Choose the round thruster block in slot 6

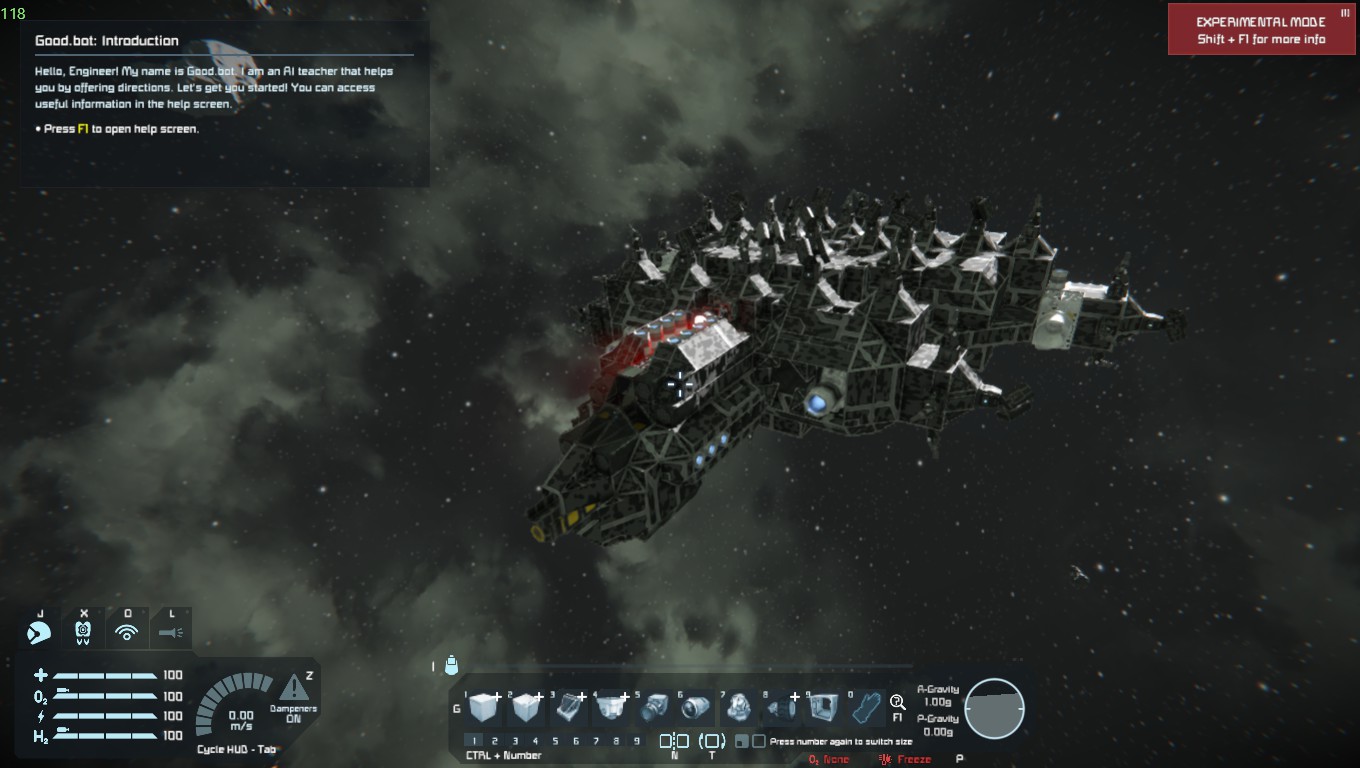tap(697, 708)
